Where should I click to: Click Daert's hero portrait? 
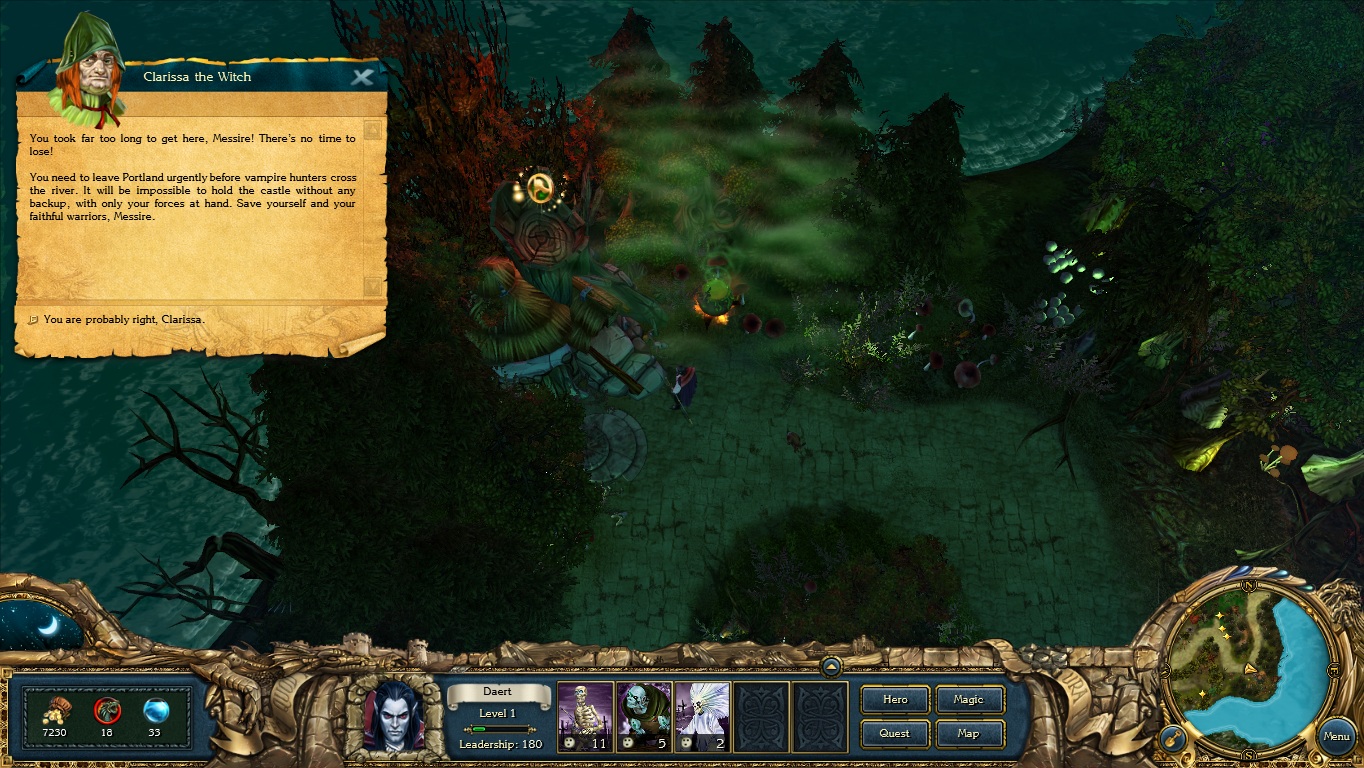click(393, 715)
